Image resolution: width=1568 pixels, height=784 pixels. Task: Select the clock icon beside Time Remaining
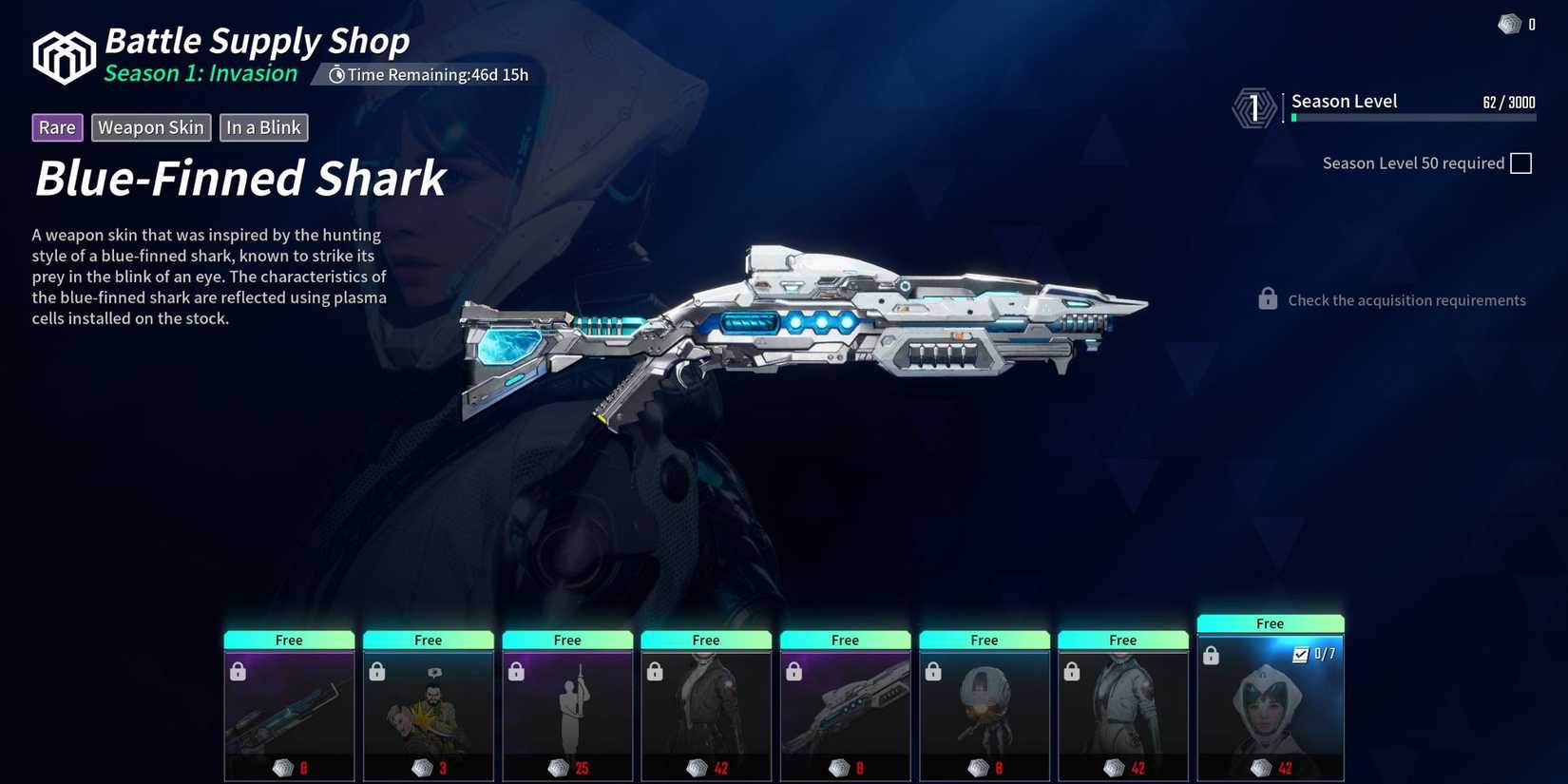click(336, 74)
